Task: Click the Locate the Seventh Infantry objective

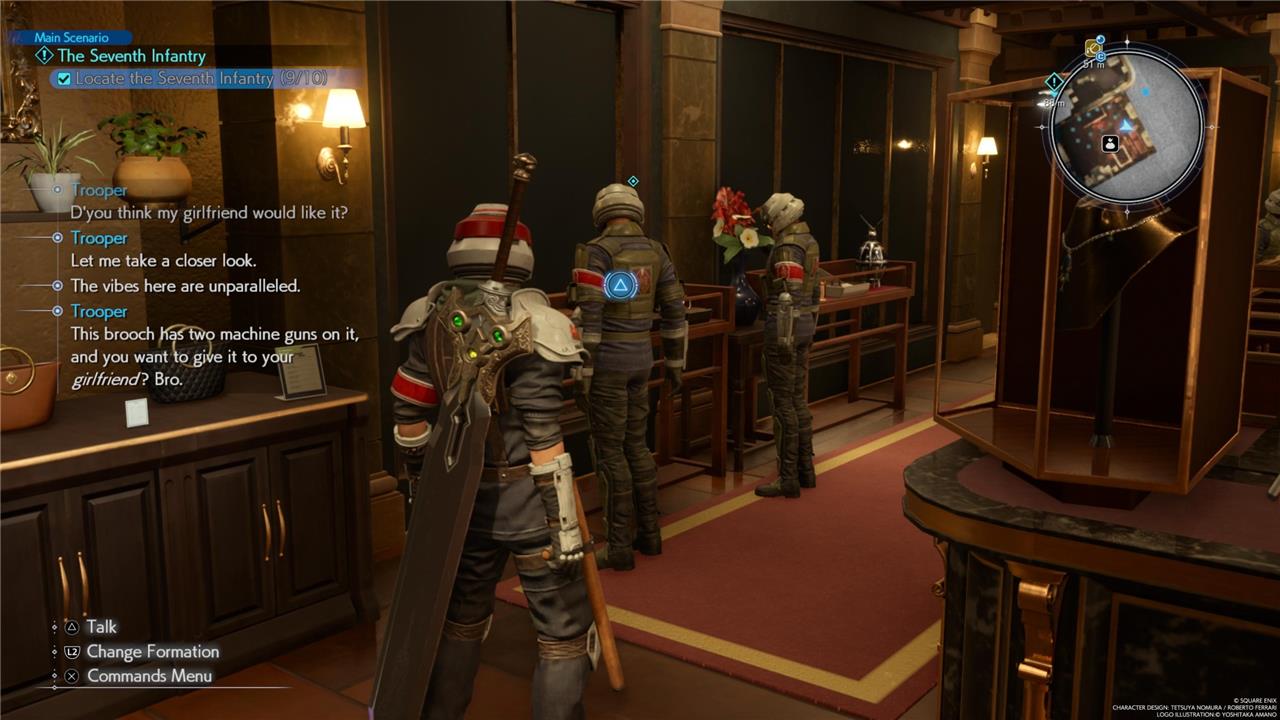Action: click(201, 78)
